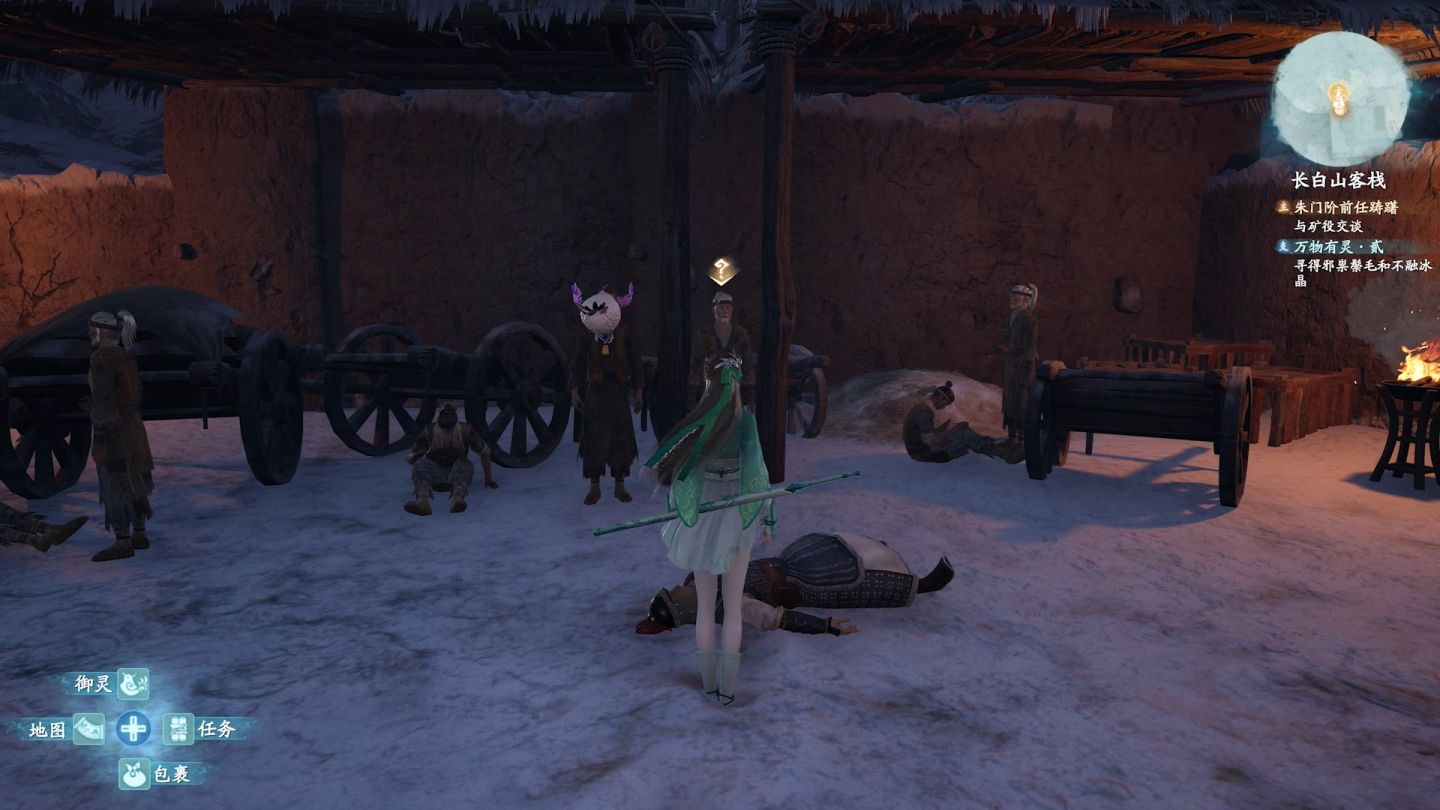Select the 朱门阶前任踌躇 main quest tracker
1440x810 pixels.
click(1345, 207)
